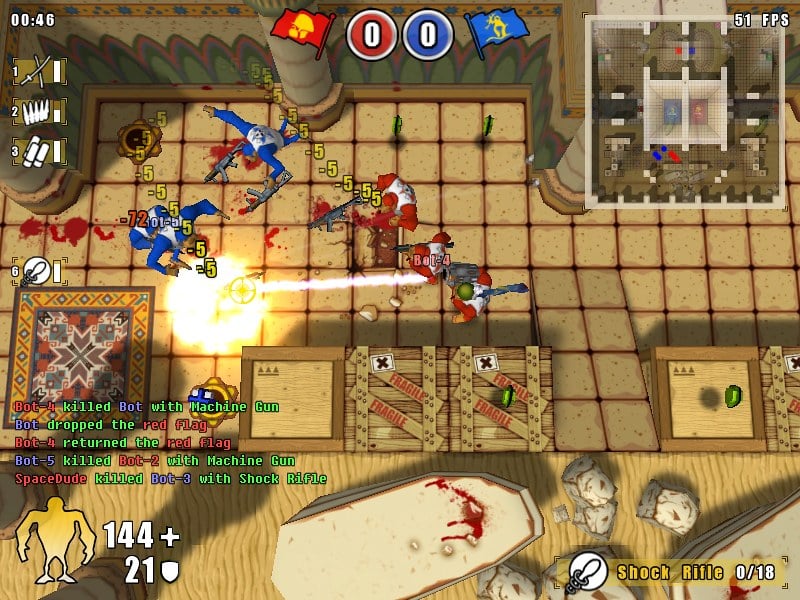Select the Shock Rifle in slot 6
This screenshot has height=600, width=800.
point(39,270)
